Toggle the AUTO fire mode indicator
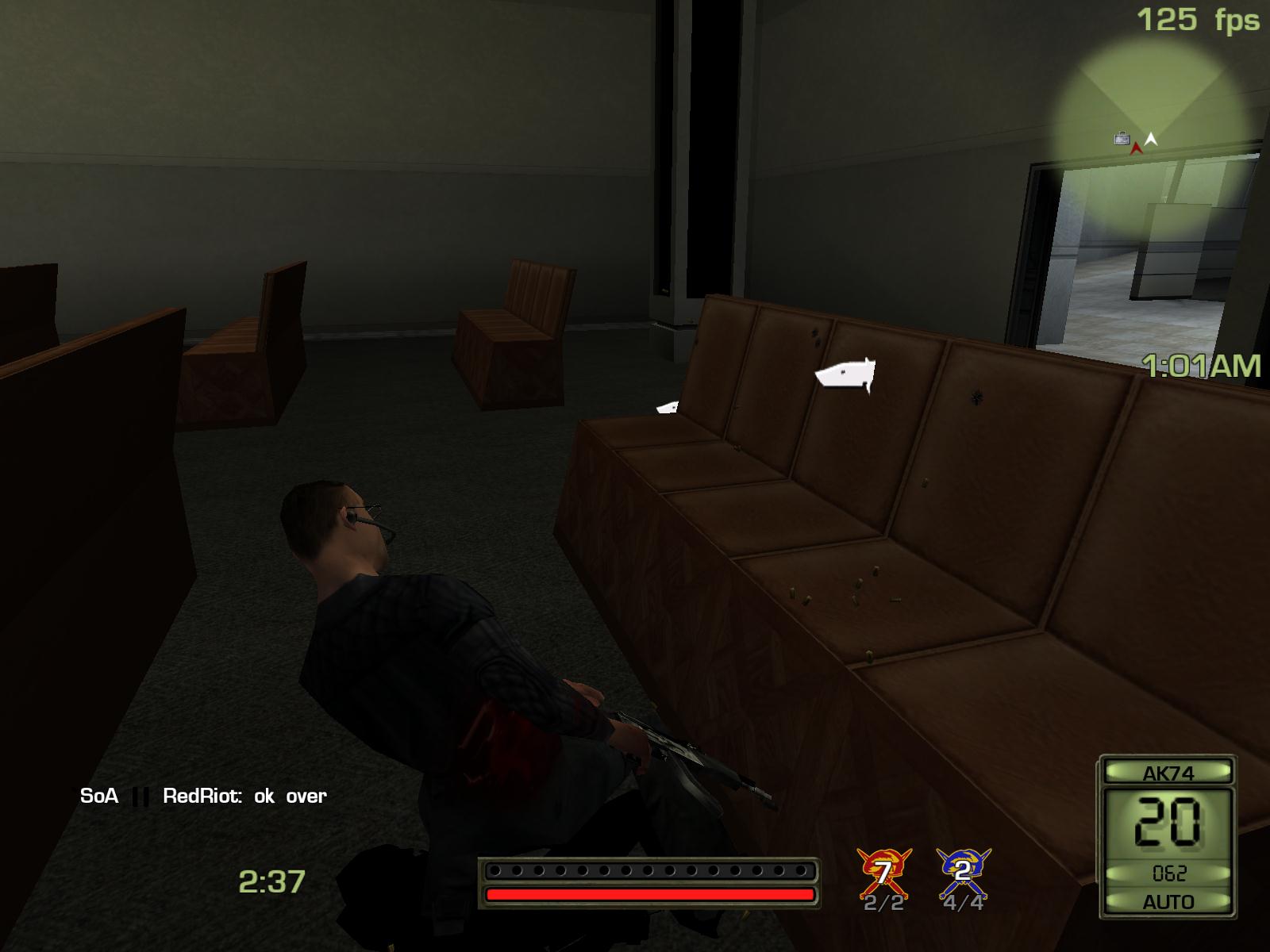Viewport: 1270px width, 952px height. point(1168,902)
